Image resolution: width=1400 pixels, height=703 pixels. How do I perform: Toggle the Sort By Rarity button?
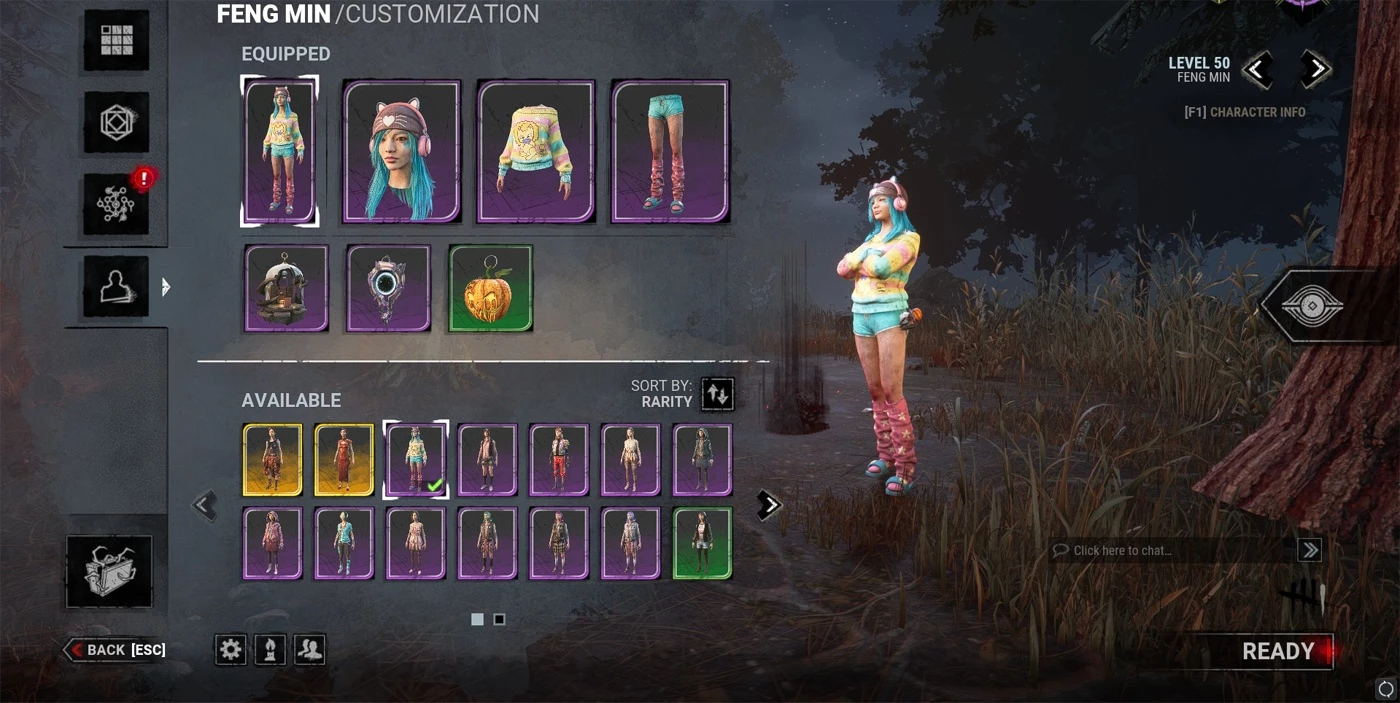(717, 394)
